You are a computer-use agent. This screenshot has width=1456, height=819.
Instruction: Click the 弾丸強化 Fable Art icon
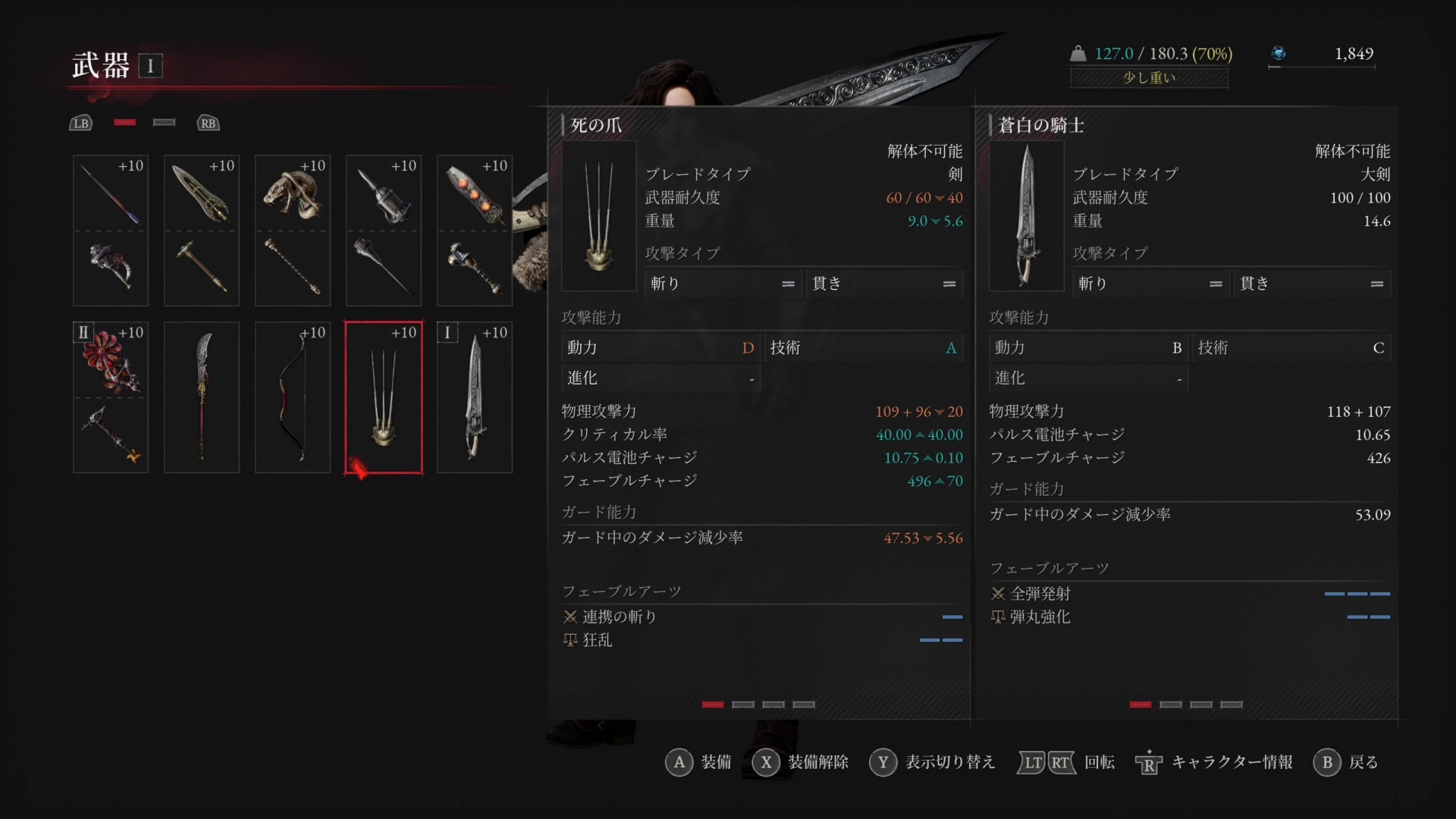[x=999, y=617]
